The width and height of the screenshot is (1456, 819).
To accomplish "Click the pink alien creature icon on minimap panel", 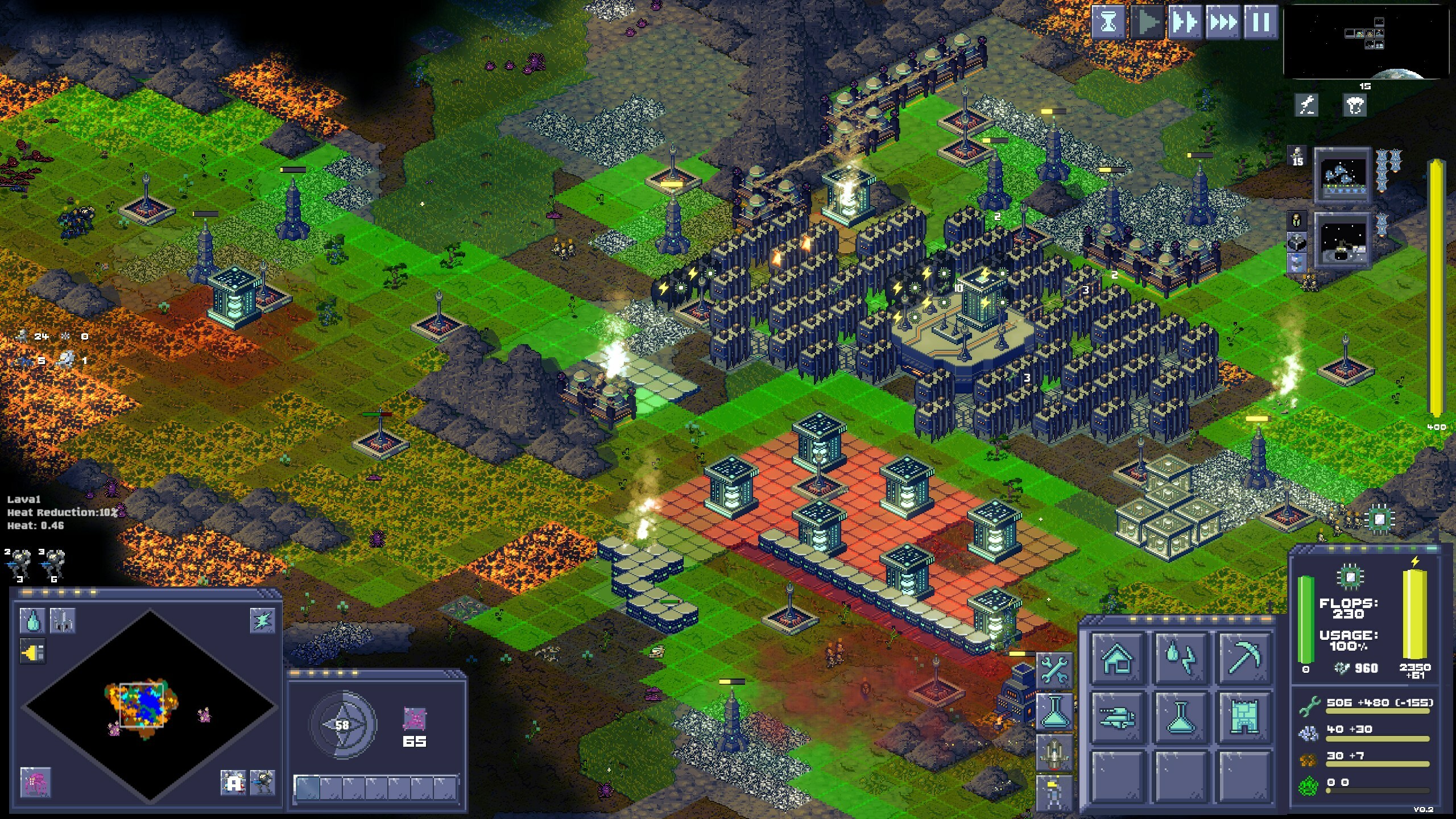I will tap(35, 783).
